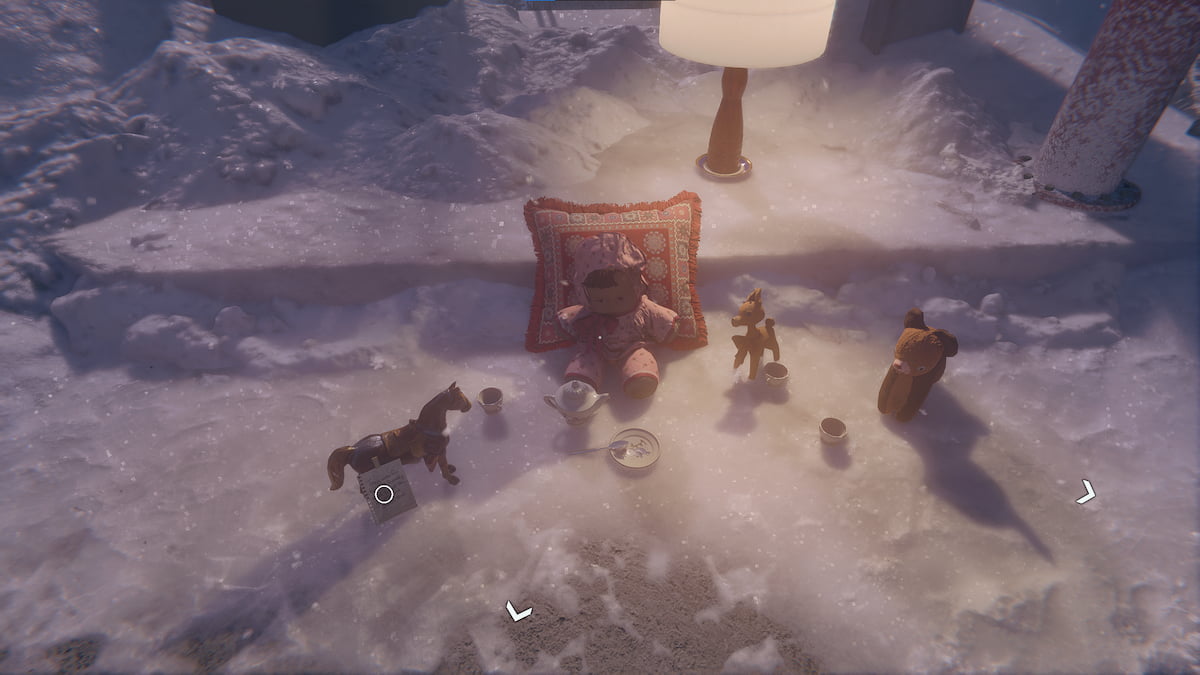Click the circular interaction marker on the note
Image resolution: width=1200 pixels, height=675 pixels.
[x=384, y=494]
